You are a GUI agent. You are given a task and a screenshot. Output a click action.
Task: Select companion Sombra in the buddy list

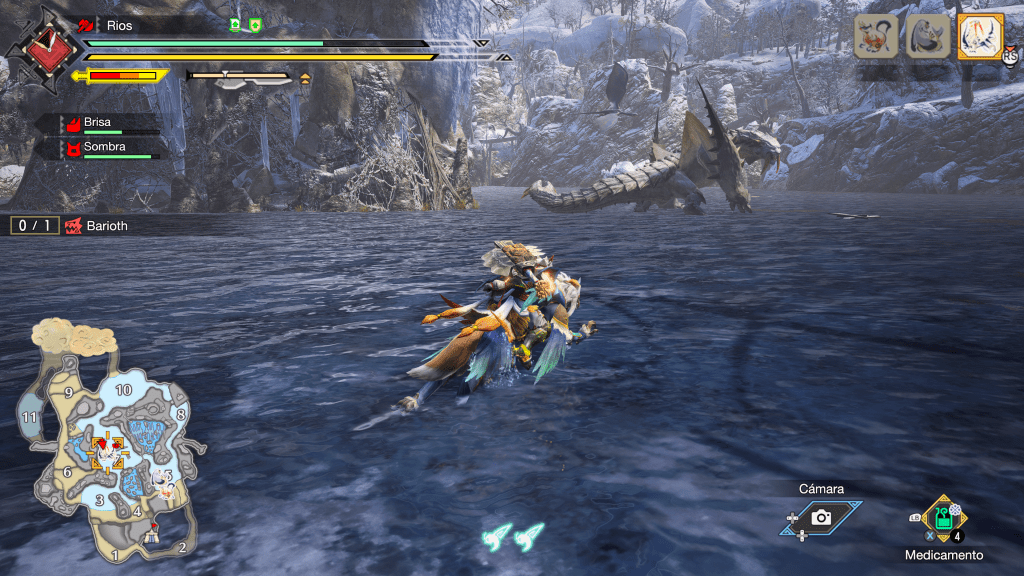pyautogui.click(x=106, y=149)
